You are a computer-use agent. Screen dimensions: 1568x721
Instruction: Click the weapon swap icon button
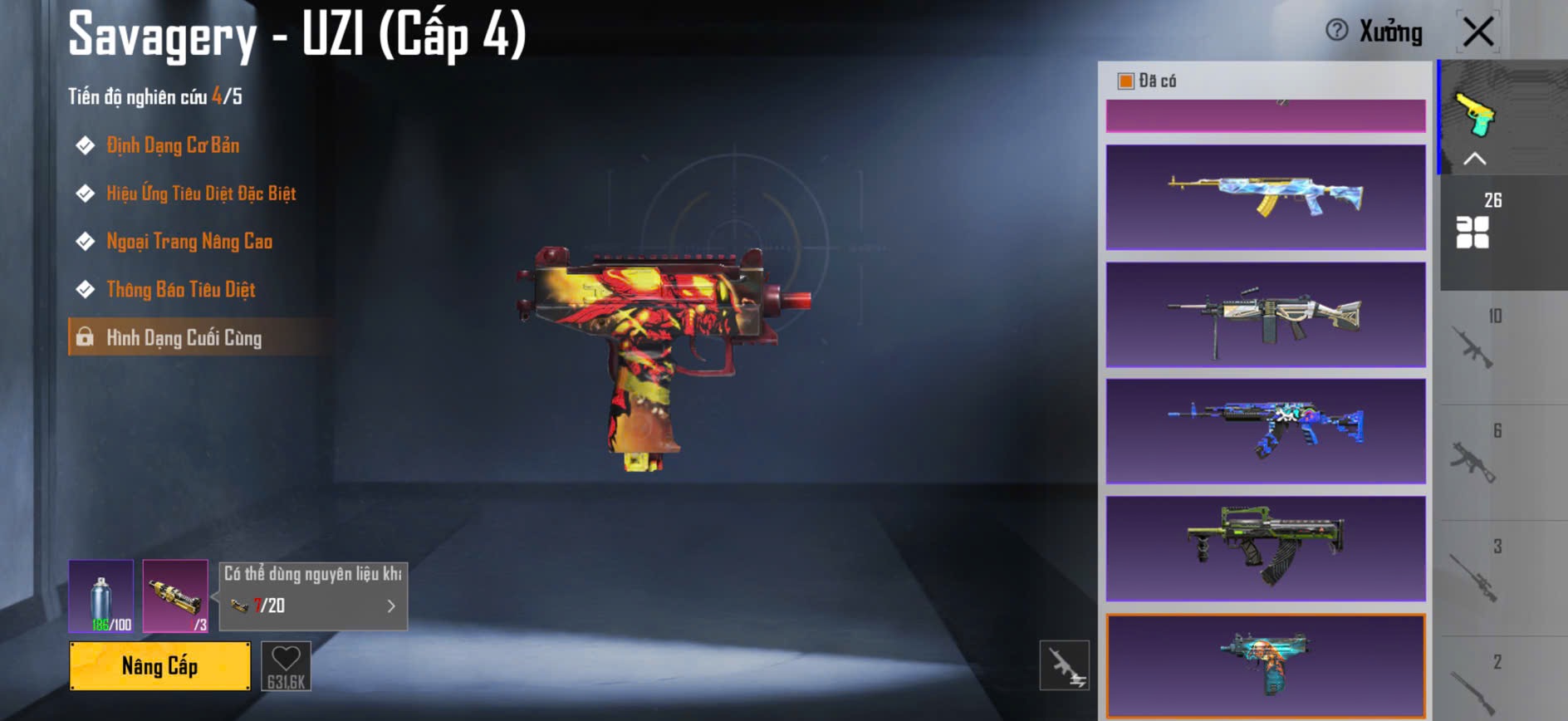tap(1064, 665)
